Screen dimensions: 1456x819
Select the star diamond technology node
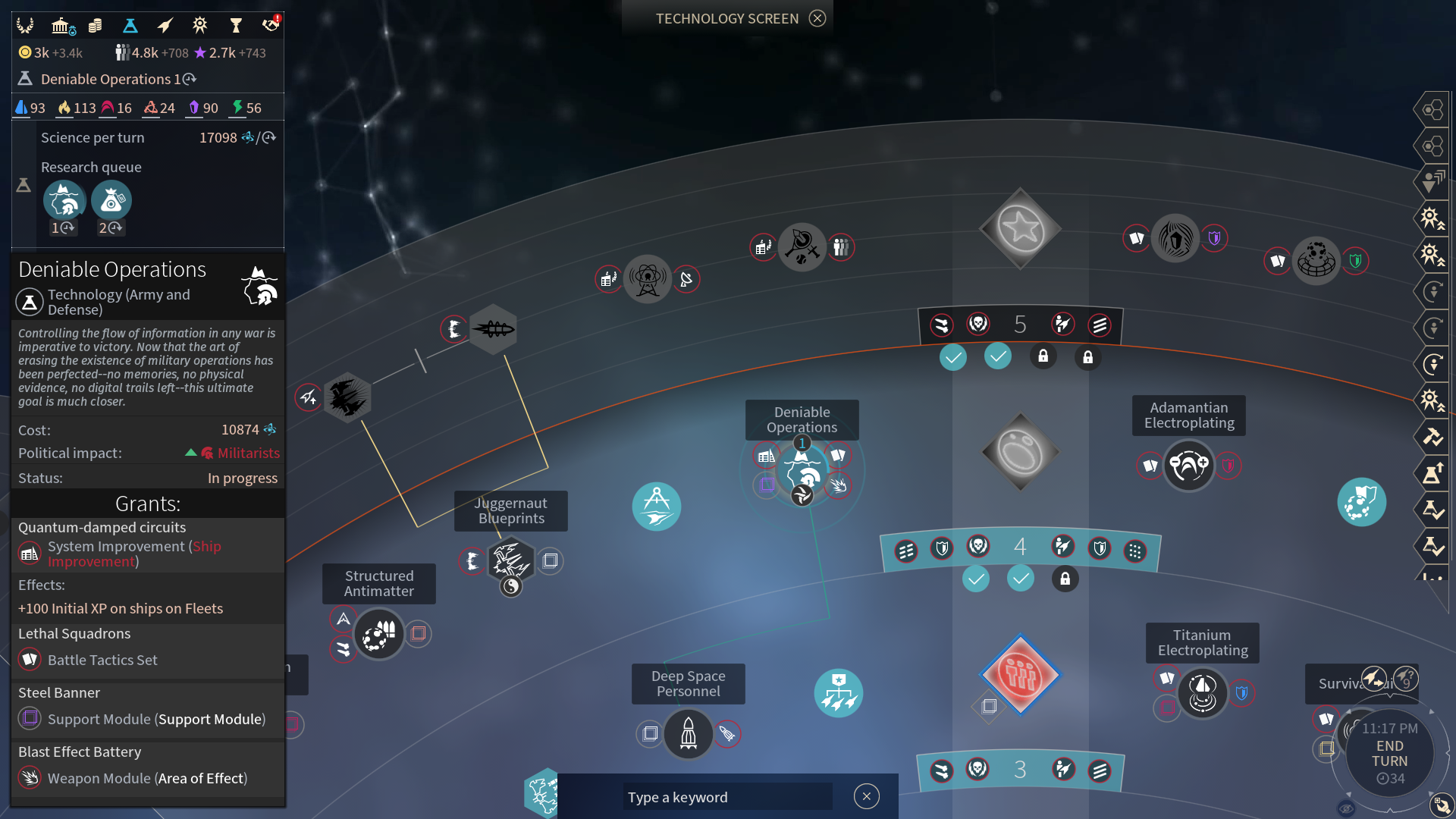click(x=1020, y=228)
